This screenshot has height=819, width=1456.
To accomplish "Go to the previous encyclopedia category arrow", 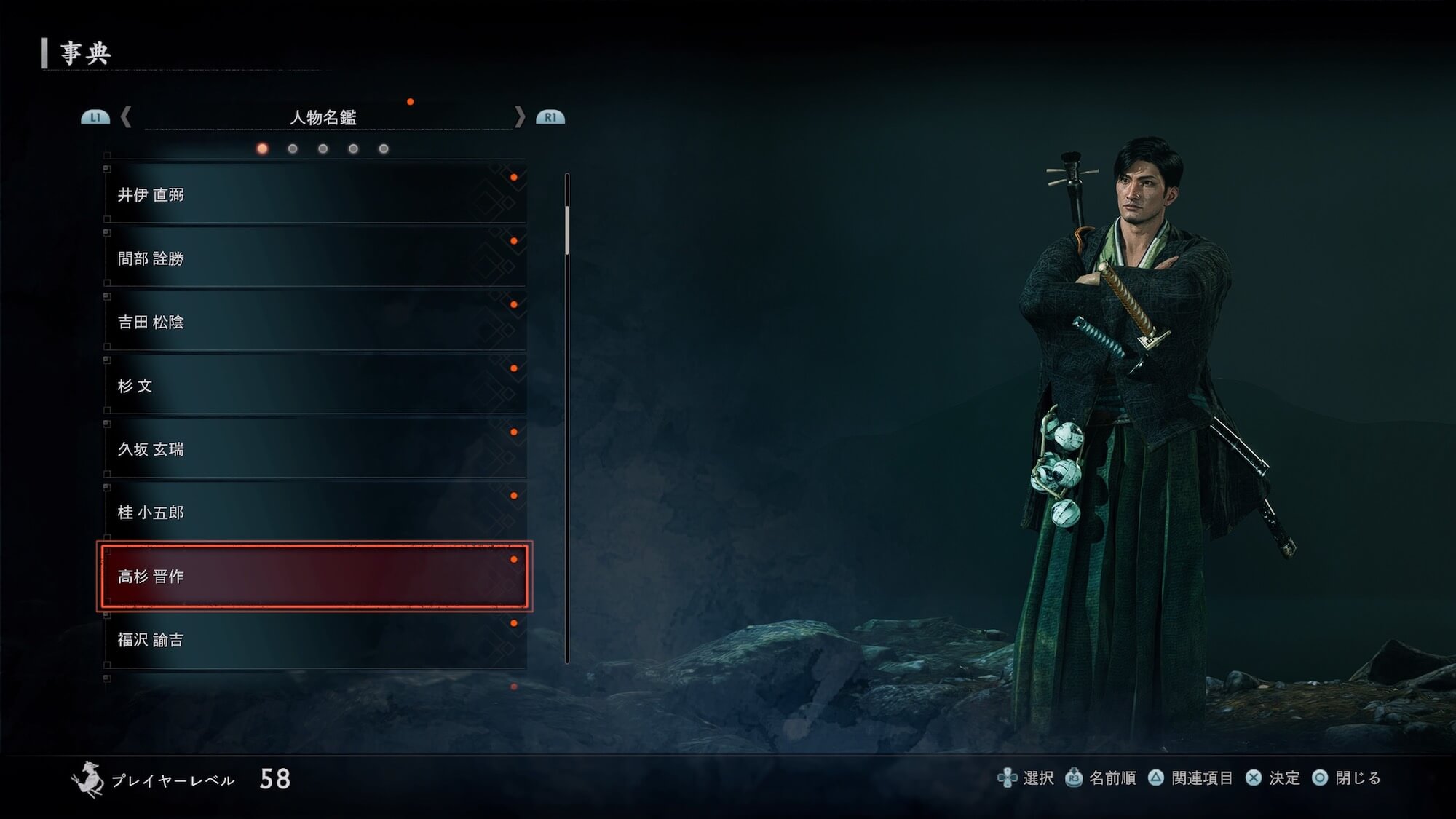I will [126, 117].
